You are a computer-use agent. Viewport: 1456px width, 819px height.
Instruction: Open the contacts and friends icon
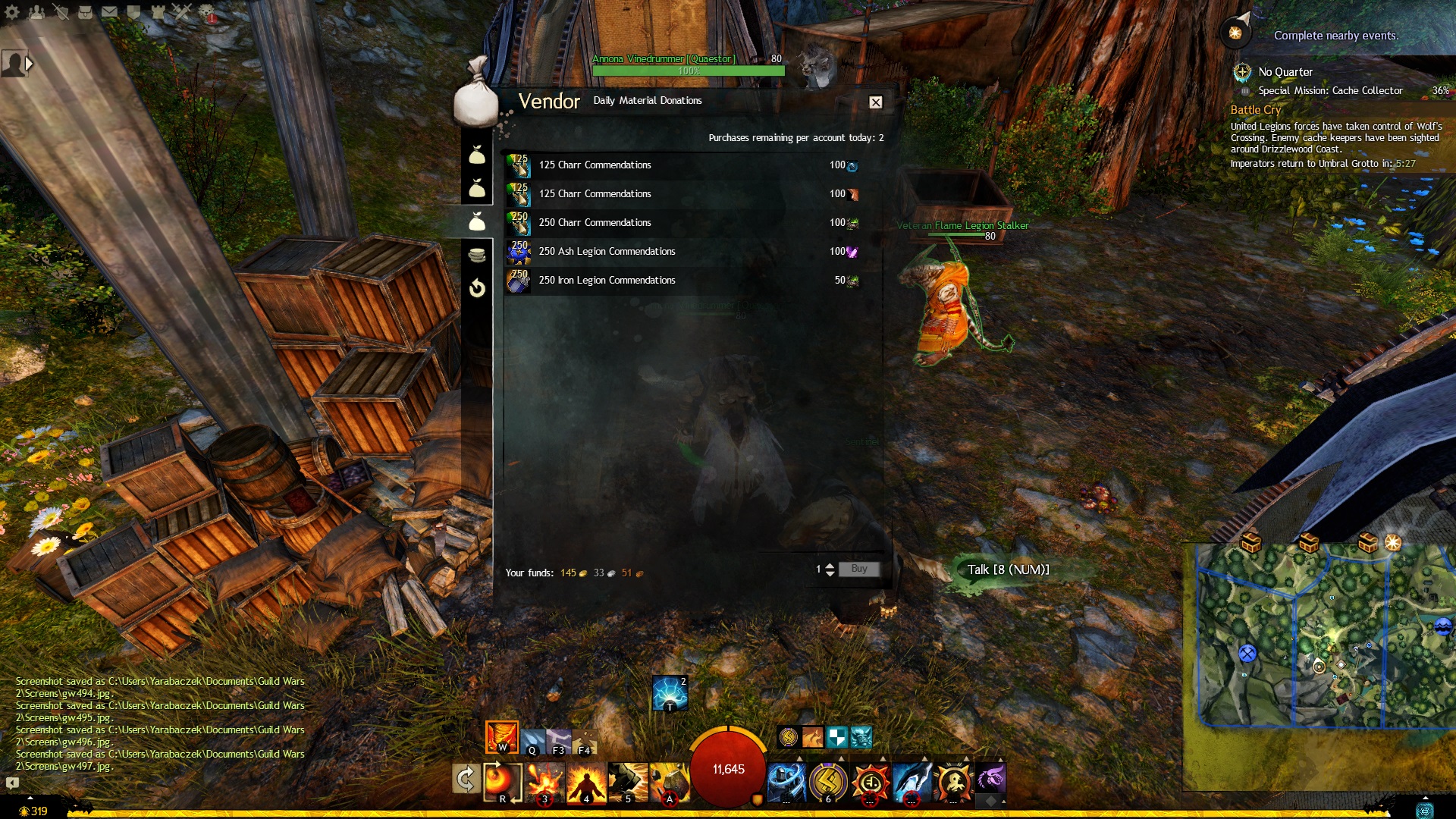coord(36,12)
